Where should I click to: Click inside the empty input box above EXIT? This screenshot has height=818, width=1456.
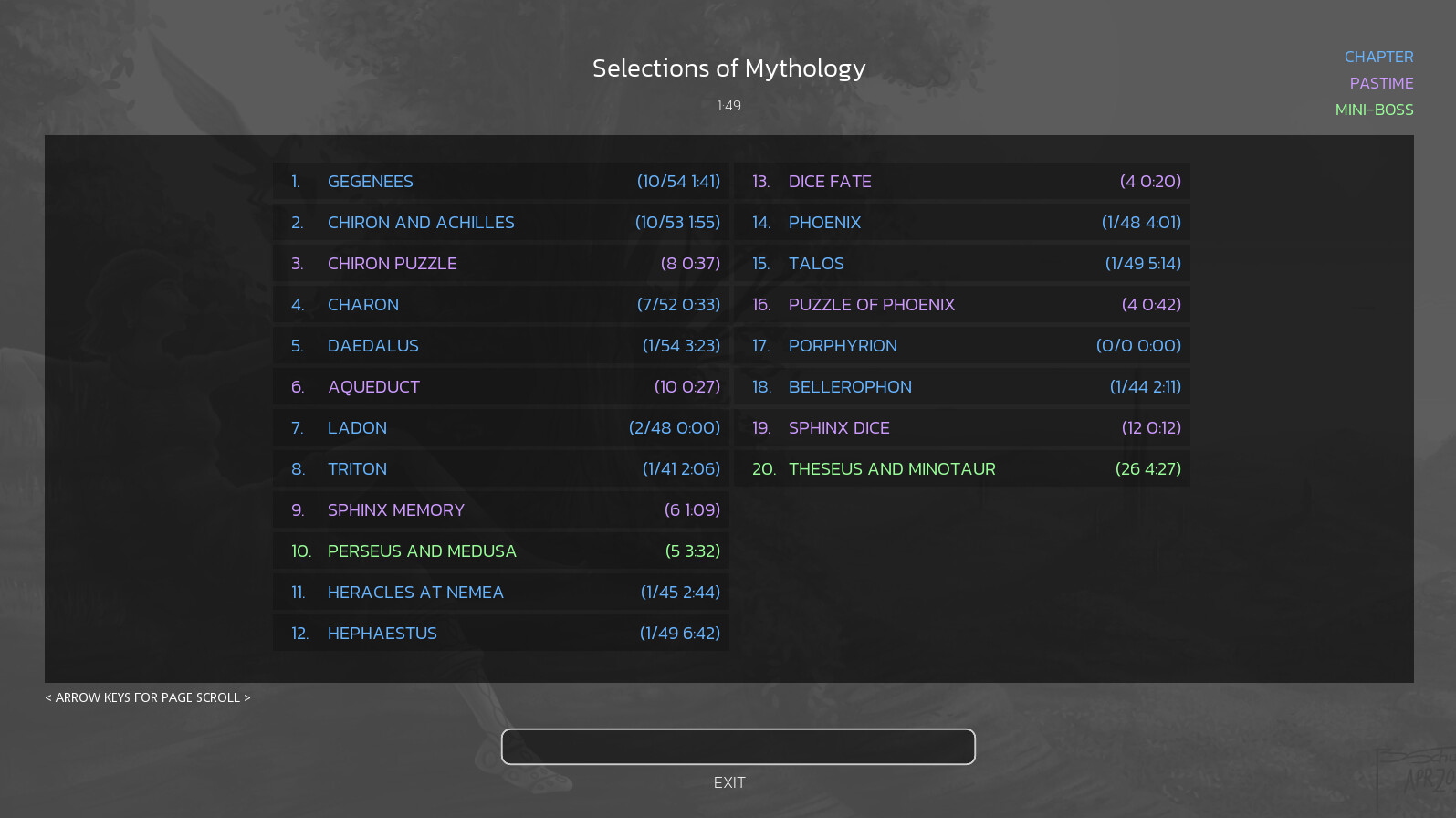738,747
